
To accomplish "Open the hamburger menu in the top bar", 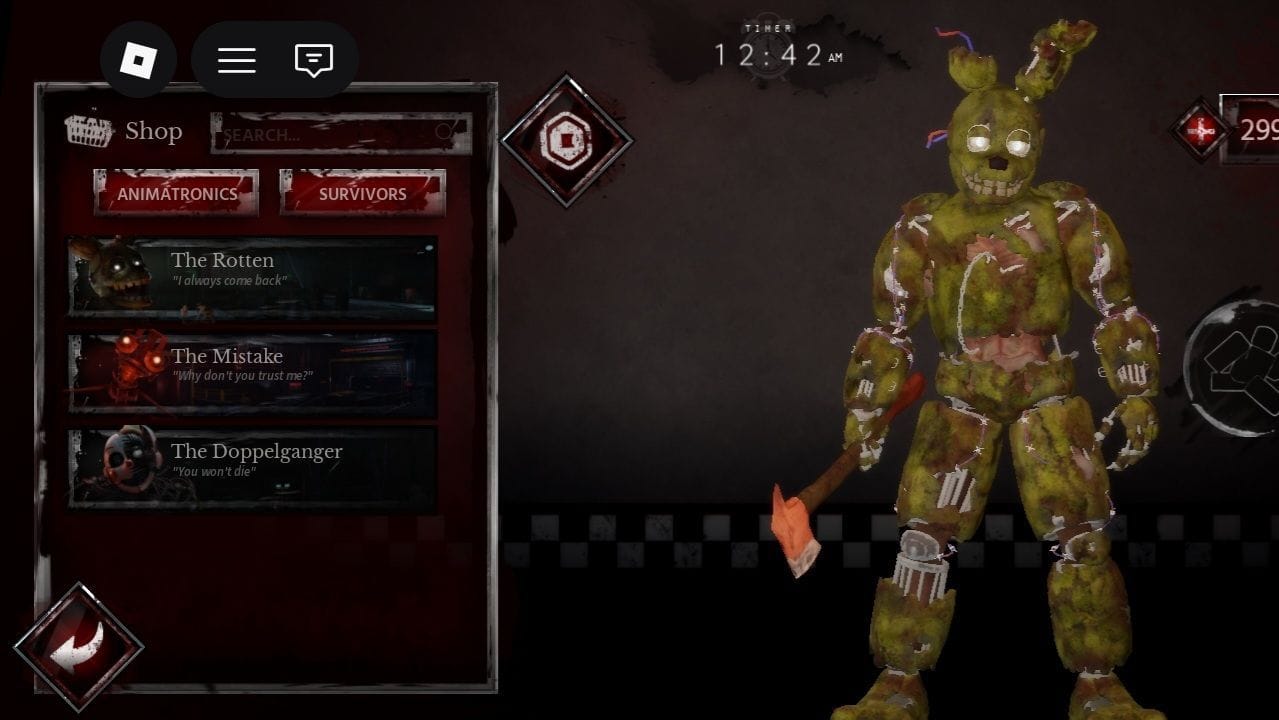I will tap(237, 60).
